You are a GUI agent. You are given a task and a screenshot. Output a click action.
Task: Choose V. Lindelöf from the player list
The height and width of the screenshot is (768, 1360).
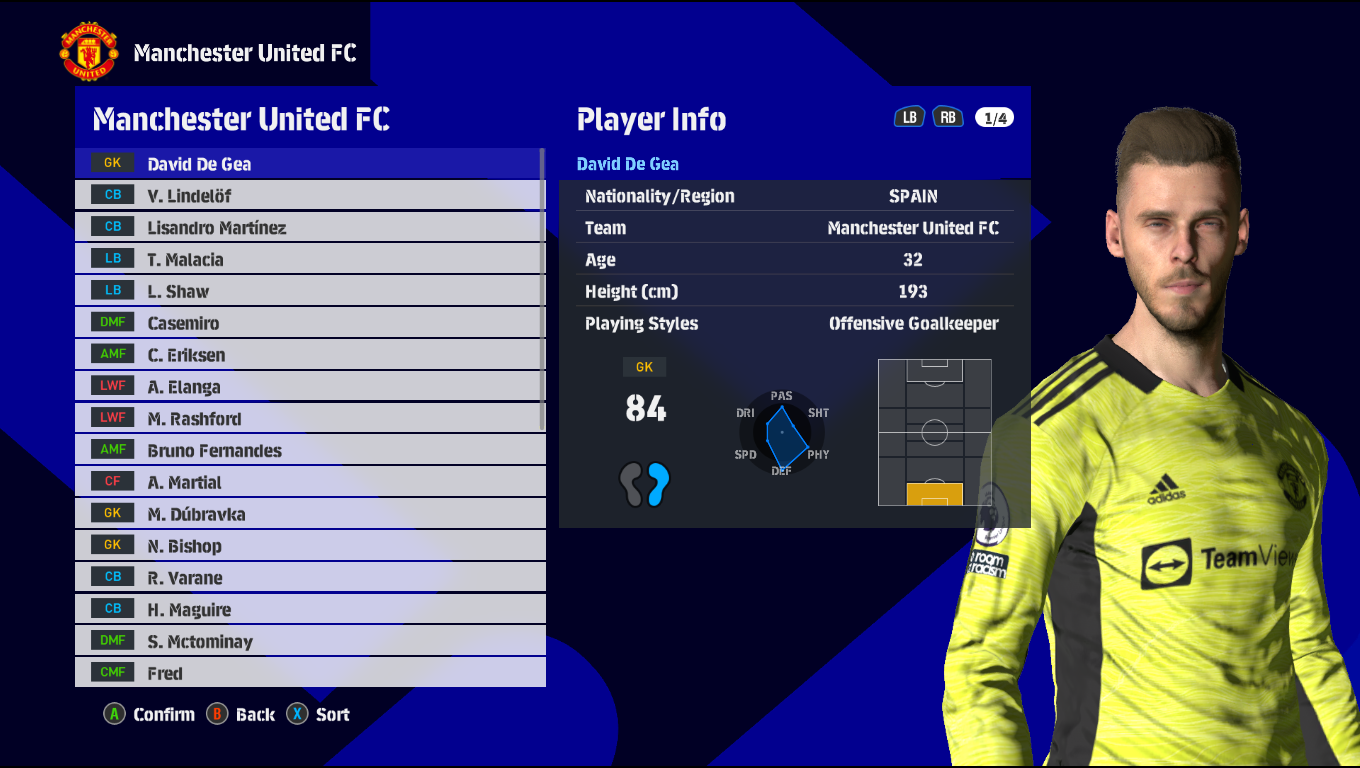coord(310,195)
